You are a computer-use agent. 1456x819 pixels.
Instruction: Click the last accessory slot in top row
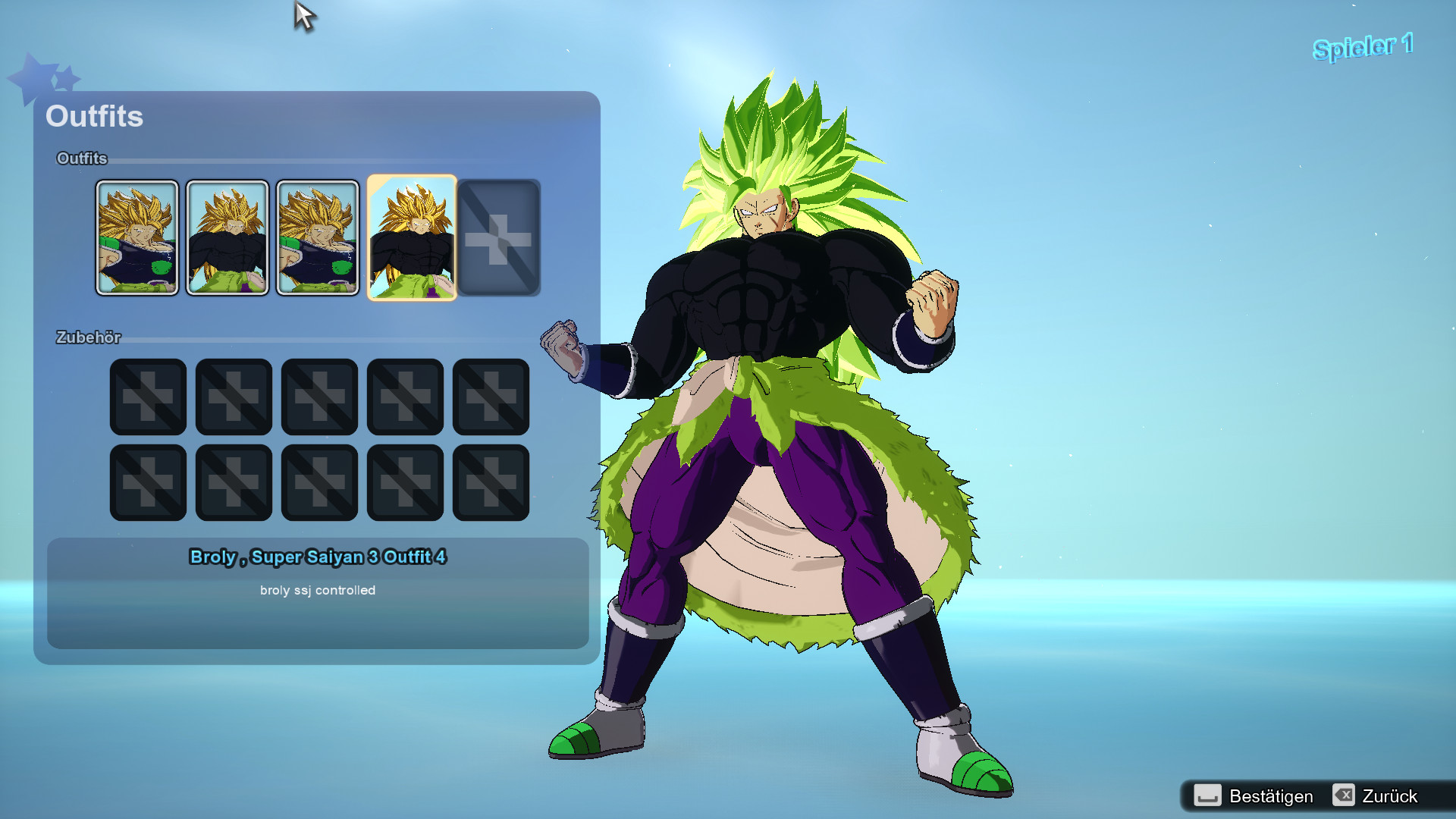[x=490, y=396]
